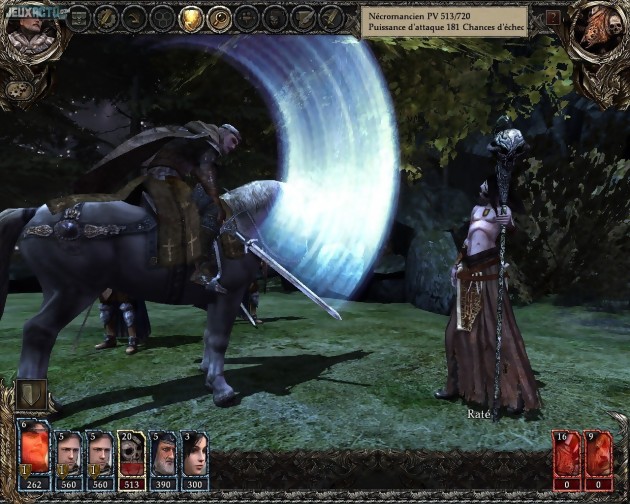630x504 pixels.
Task: Open the enemy leader portrait medallion
Action: (x=599, y=28)
